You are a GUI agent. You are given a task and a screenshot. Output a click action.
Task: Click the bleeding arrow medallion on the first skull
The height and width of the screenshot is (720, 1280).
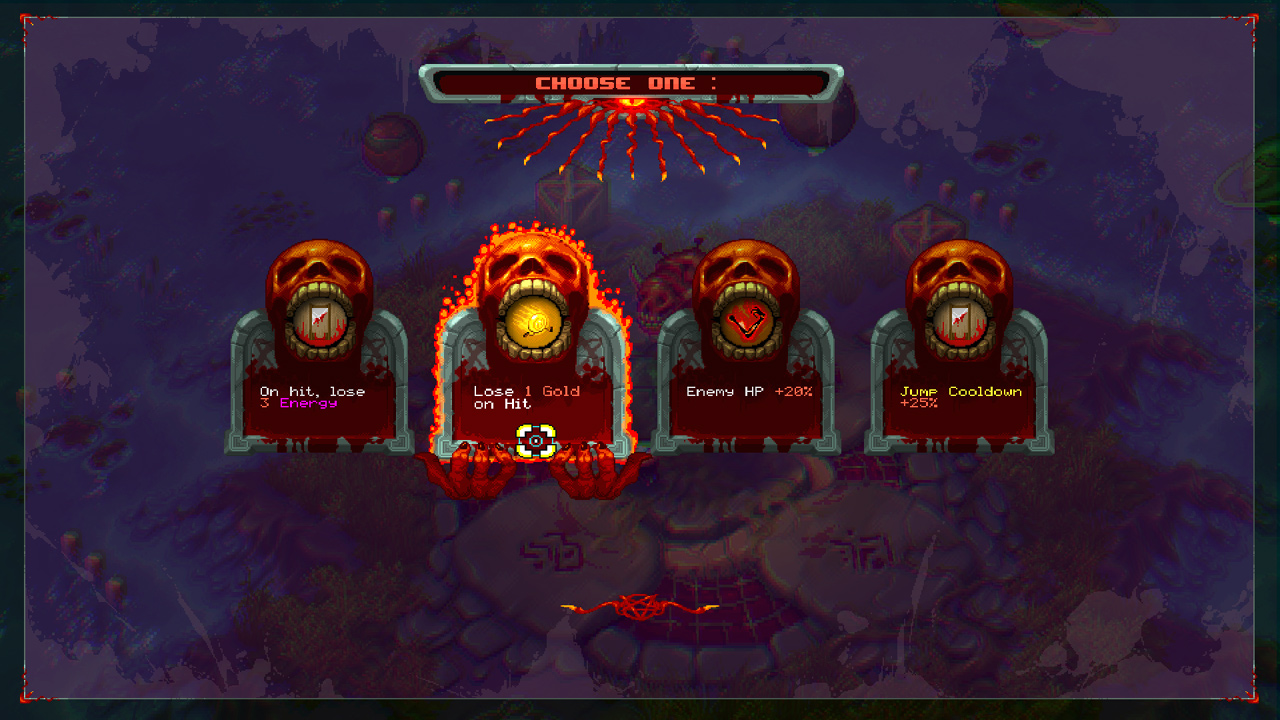(x=322, y=322)
